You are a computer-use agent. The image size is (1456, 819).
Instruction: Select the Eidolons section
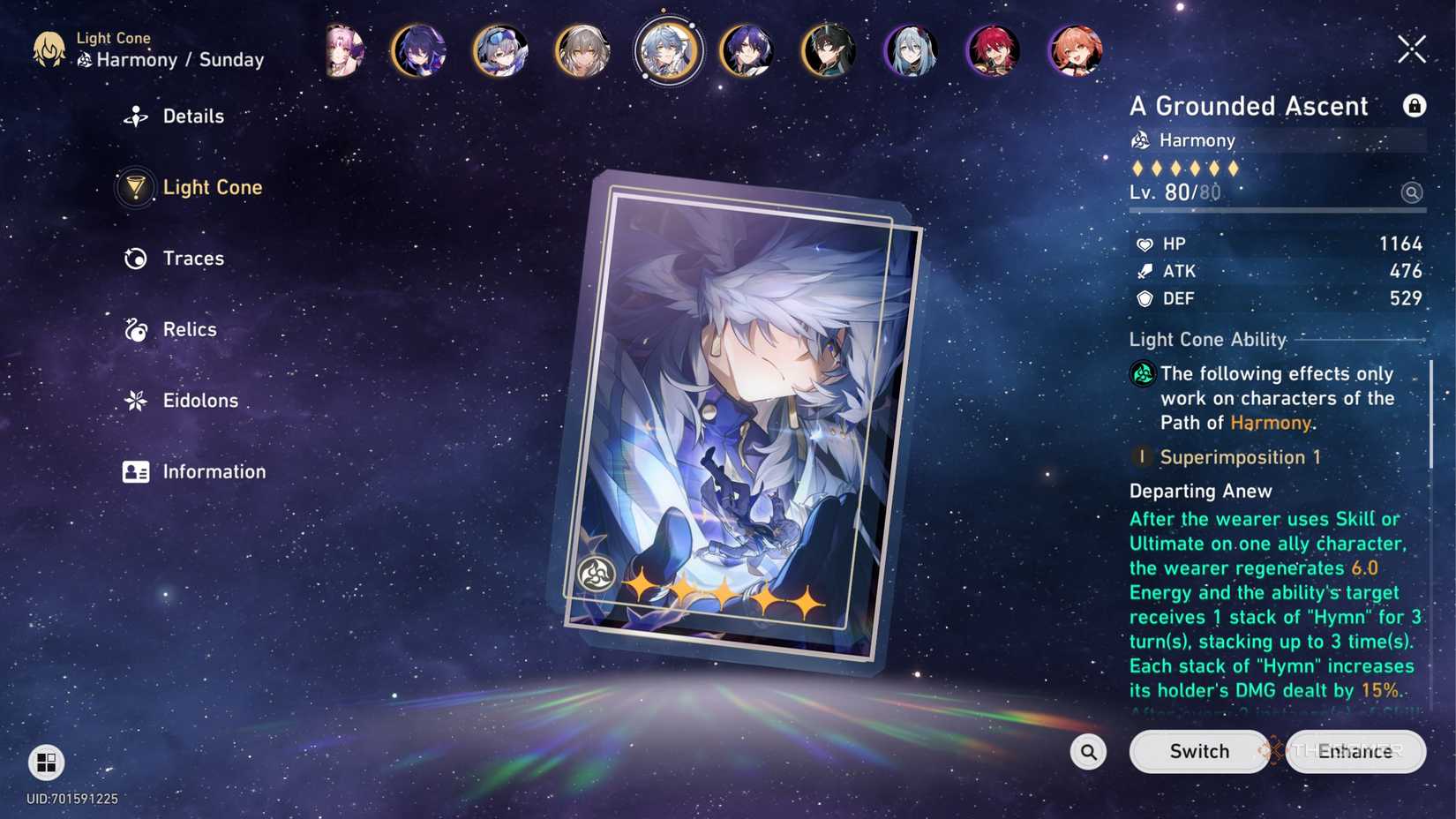pyautogui.click(x=200, y=400)
